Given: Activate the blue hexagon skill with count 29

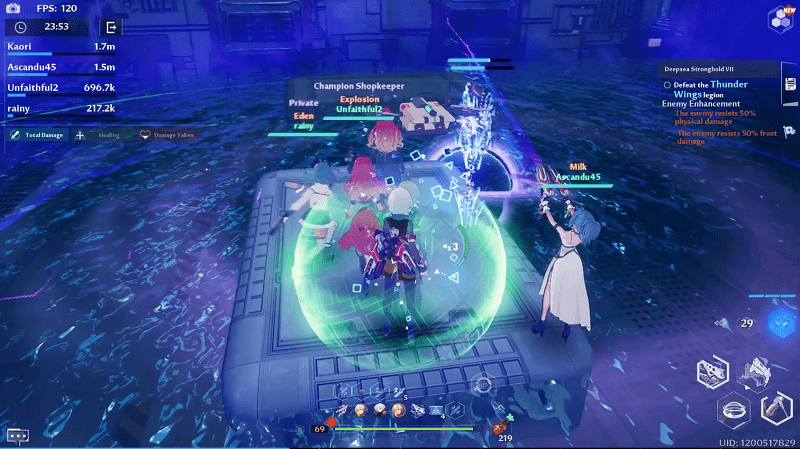Looking at the screenshot, I should coord(781,322).
